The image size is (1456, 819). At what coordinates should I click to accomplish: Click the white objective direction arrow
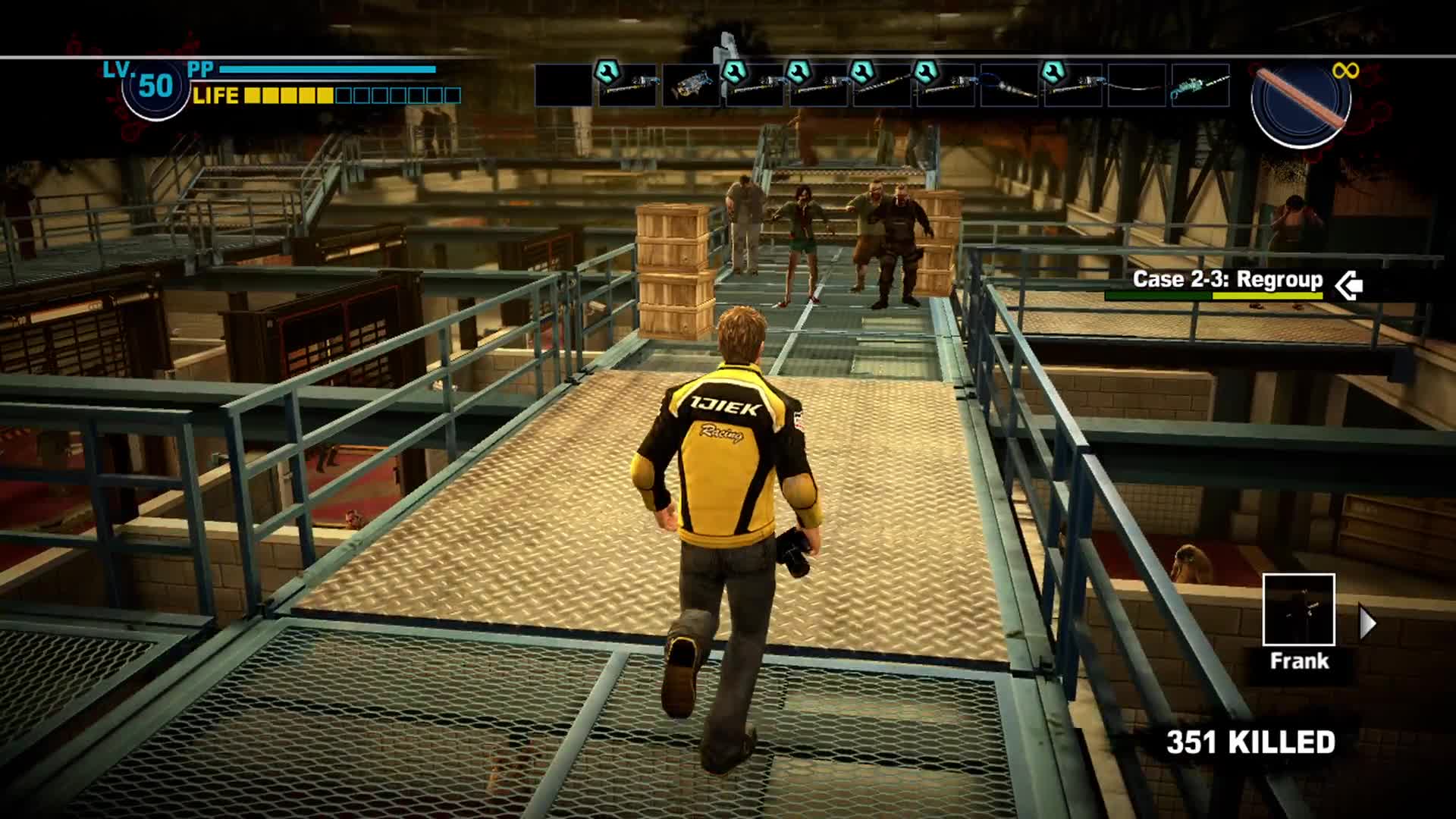pos(1348,285)
